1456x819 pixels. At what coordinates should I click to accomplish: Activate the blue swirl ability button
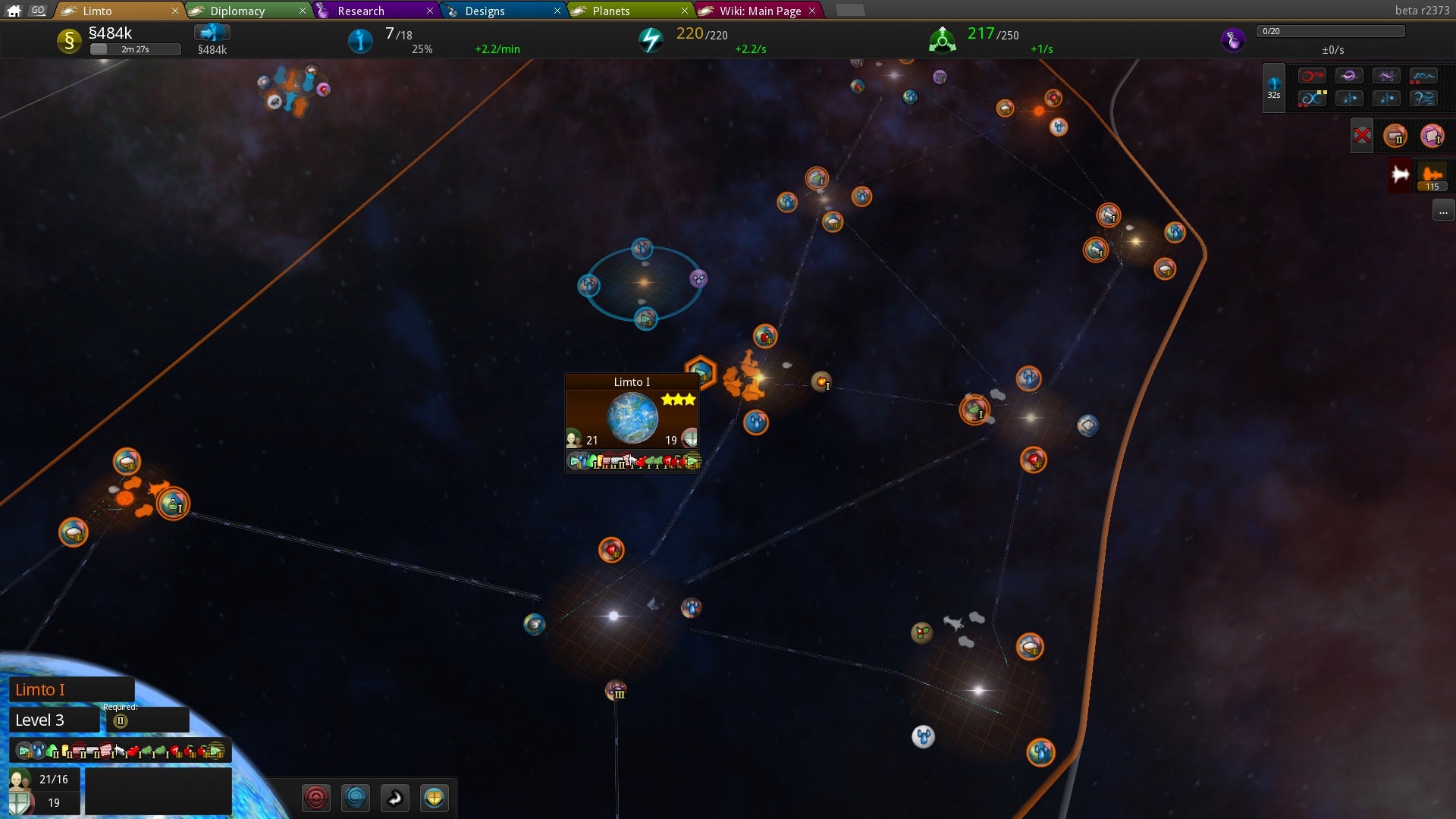click(356, 798)
